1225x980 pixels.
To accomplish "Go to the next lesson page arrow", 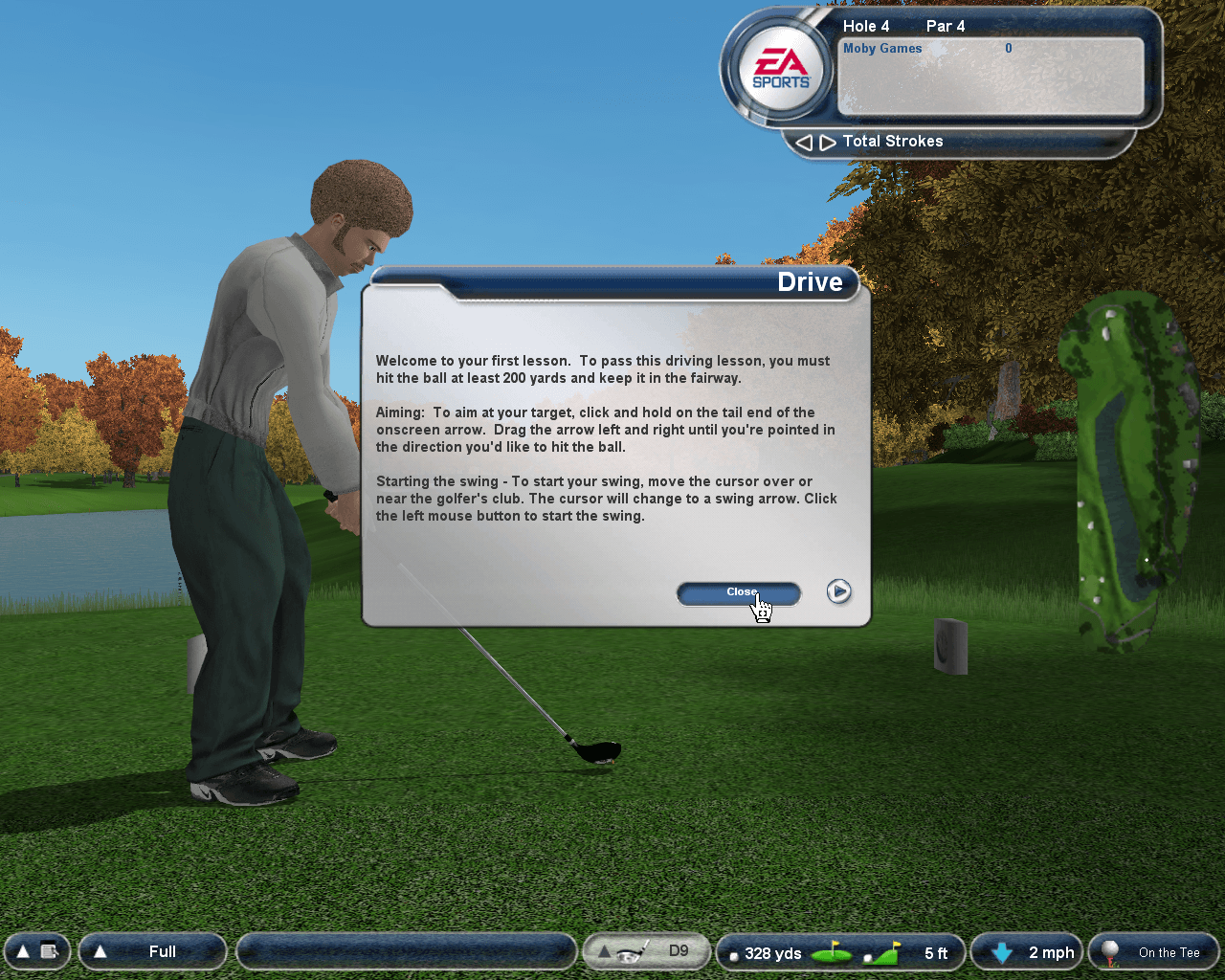I will pos(838,591).
